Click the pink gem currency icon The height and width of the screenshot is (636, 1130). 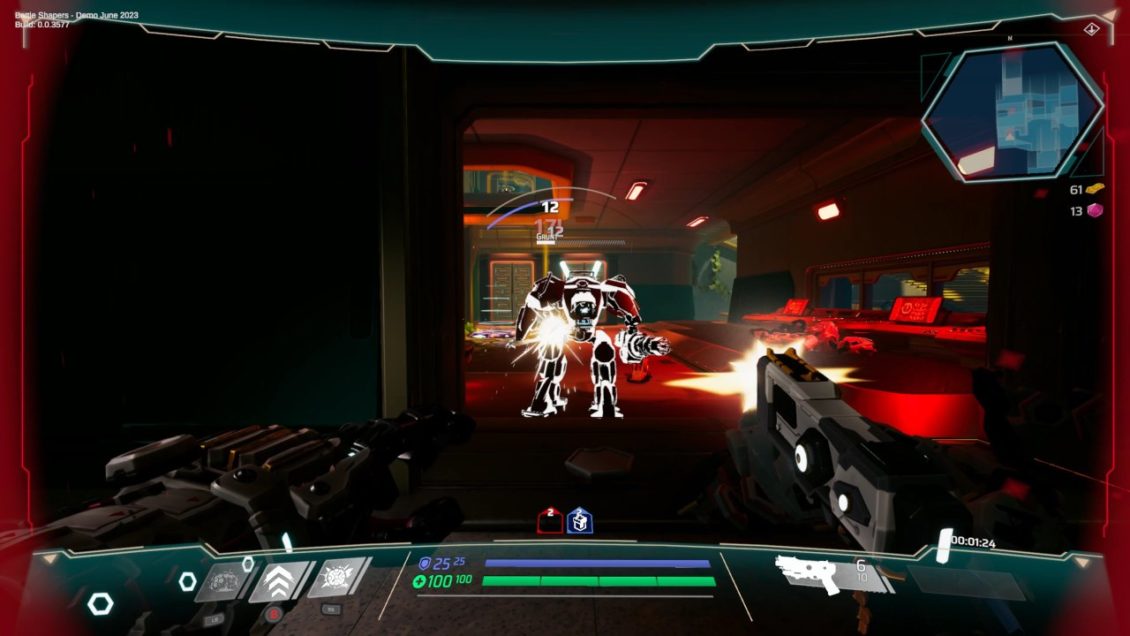coord(1096,211)
